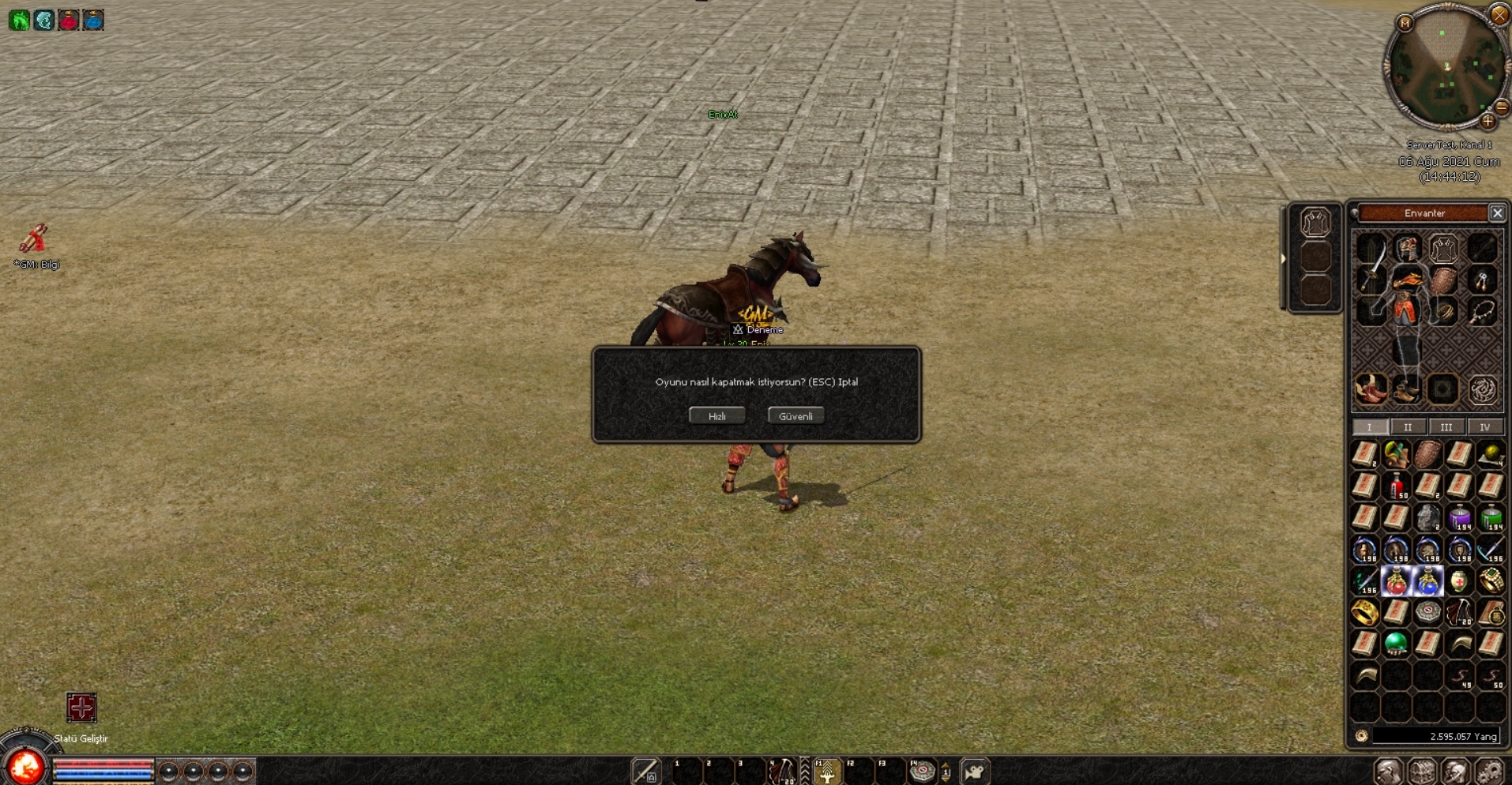1512x785 pixels.
Task: Close the minimap with its X button
Action: pyautogui.click(x=1499, y=14)
